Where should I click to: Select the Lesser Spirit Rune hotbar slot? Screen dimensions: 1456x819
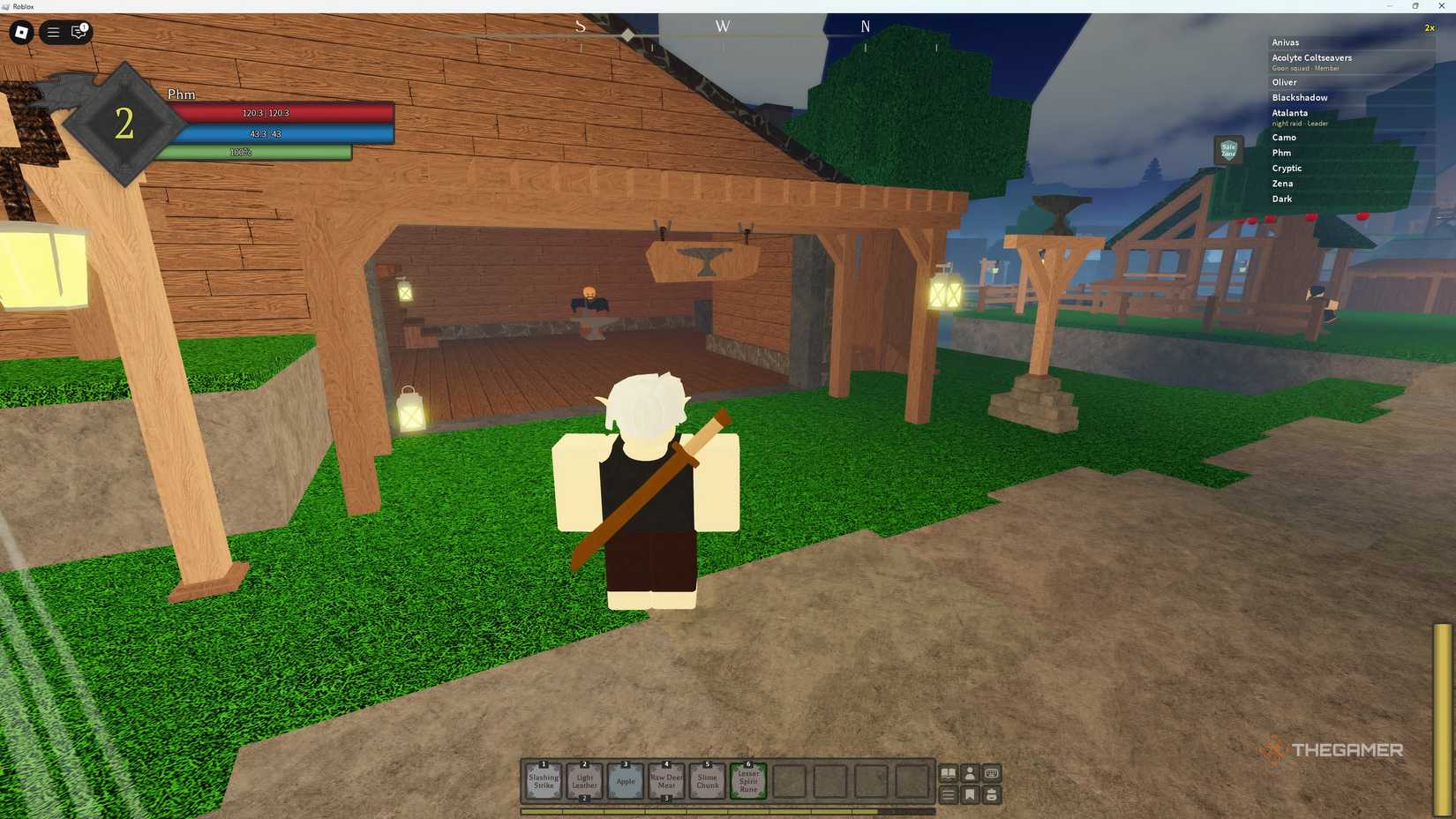click(747, 780)
